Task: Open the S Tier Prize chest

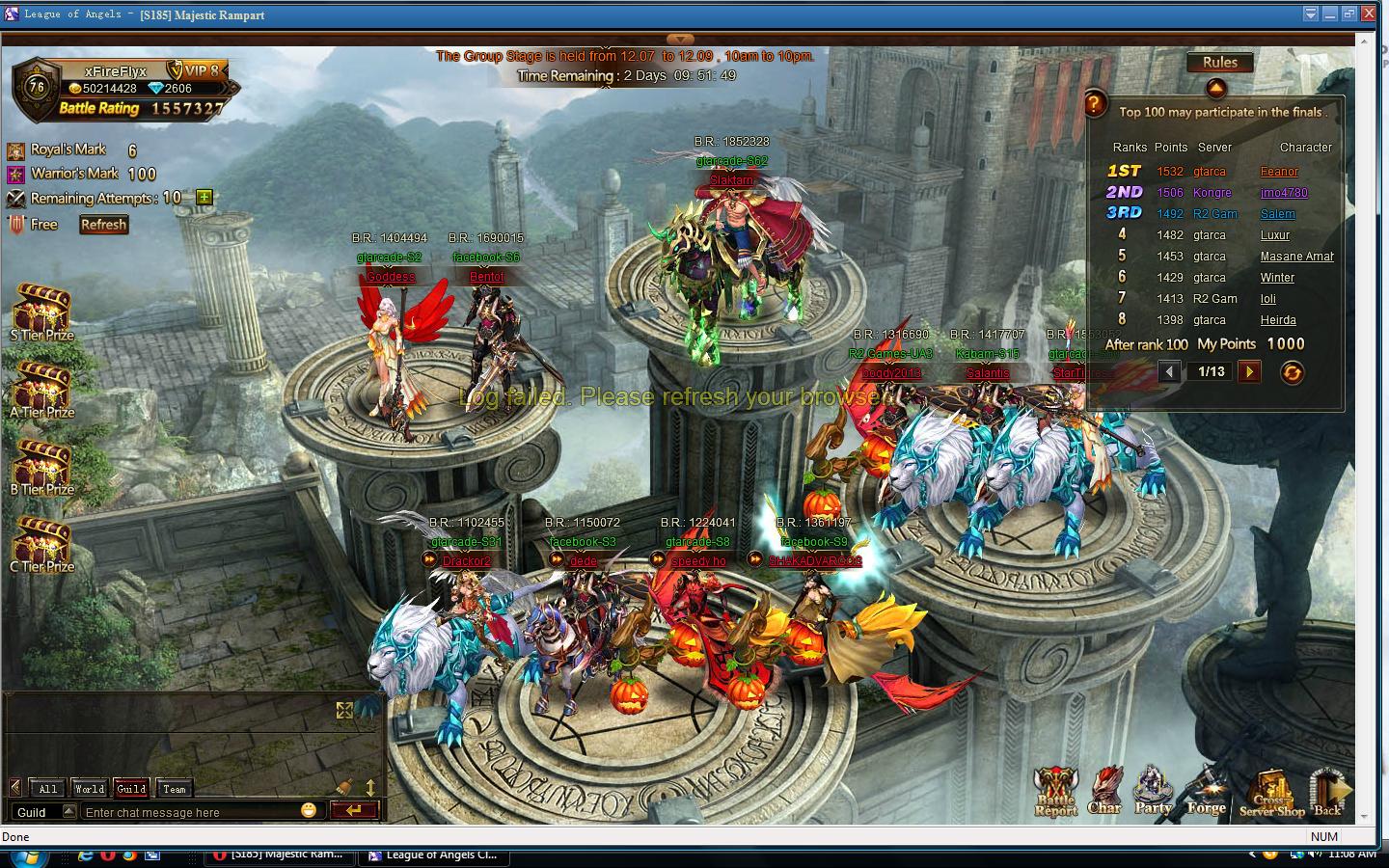Action: (x=41, y=312)
